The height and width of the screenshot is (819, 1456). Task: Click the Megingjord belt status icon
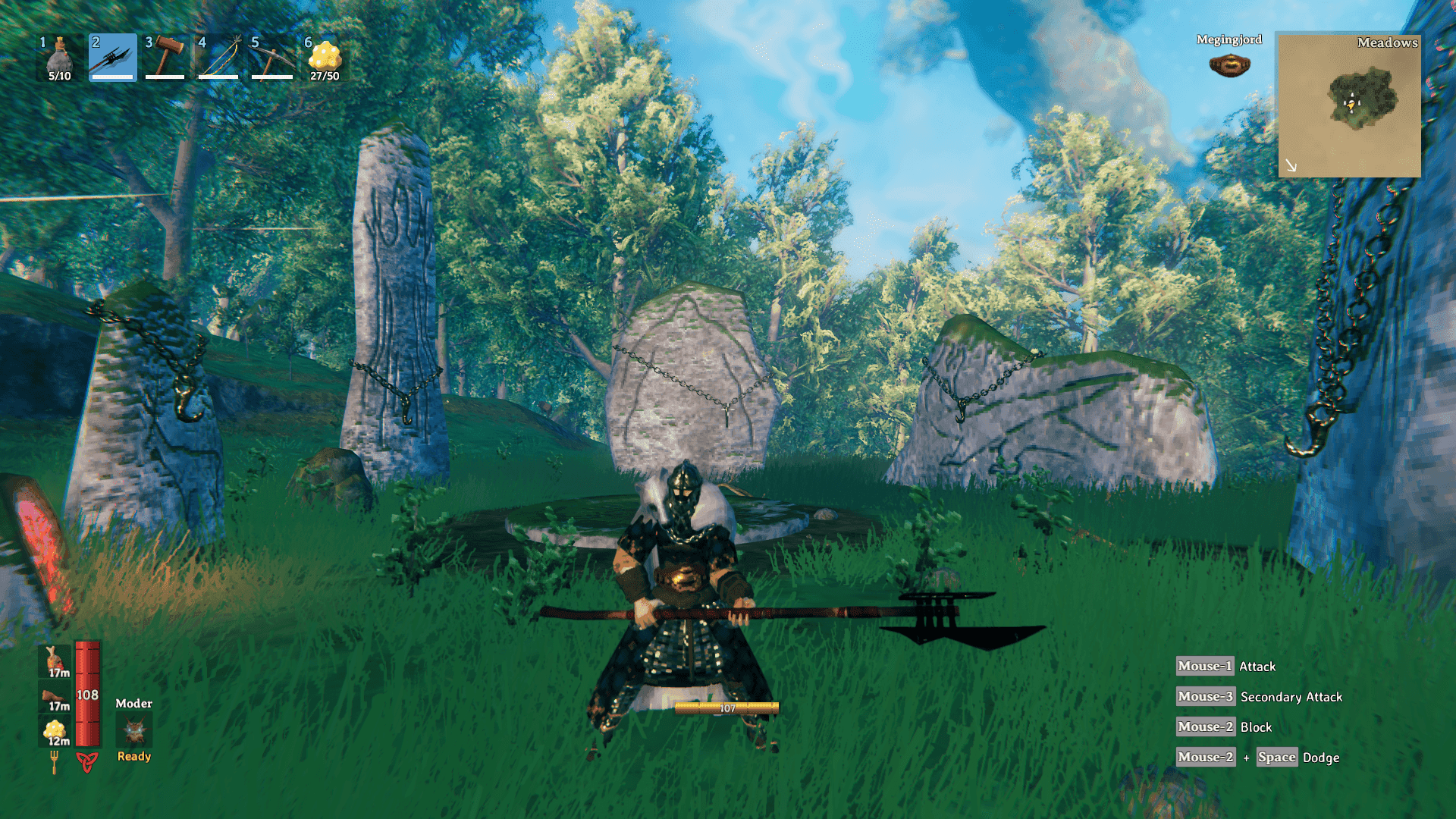[1229, 65]
